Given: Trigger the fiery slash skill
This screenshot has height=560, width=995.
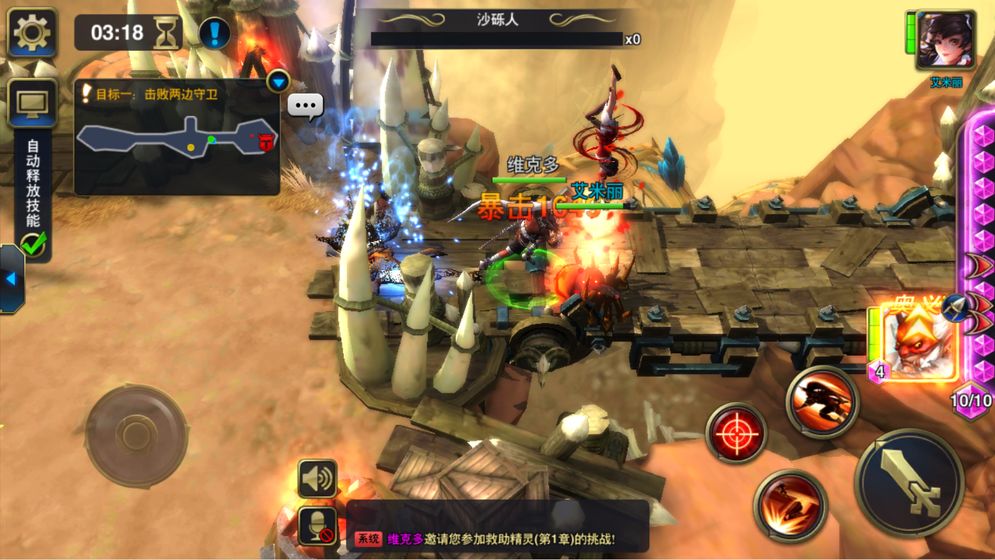Looking at the screenshot, I should pos(790,505).
